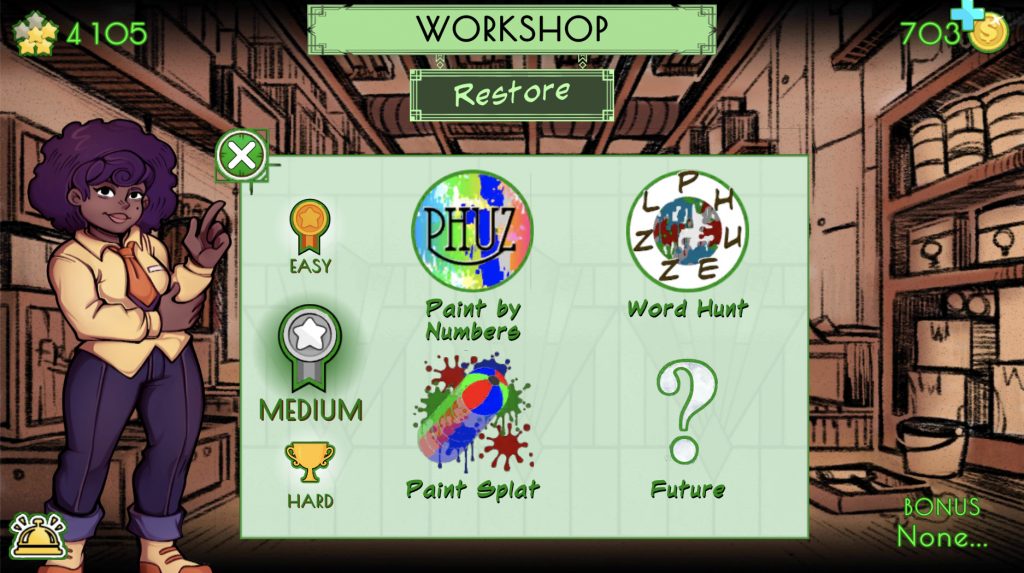Pick the Hard difficulty trophy

click(x=310, y=466)
